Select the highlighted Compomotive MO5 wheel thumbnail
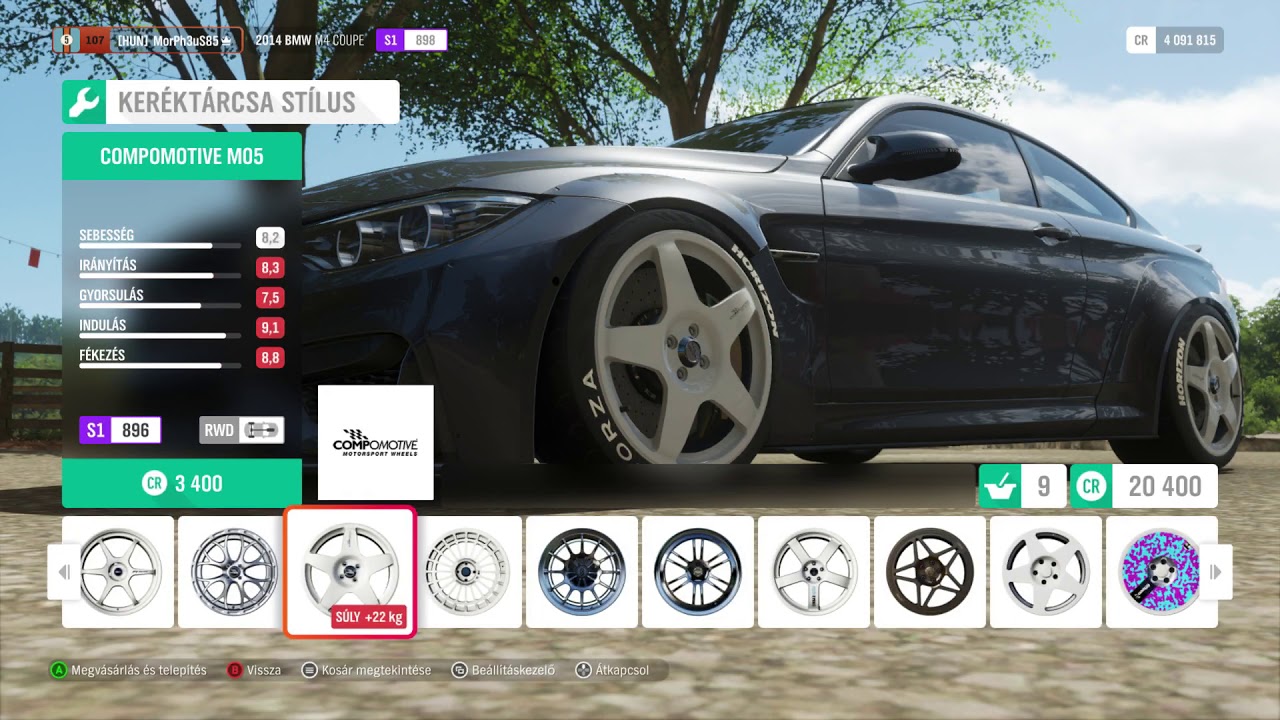 (350, 571)
